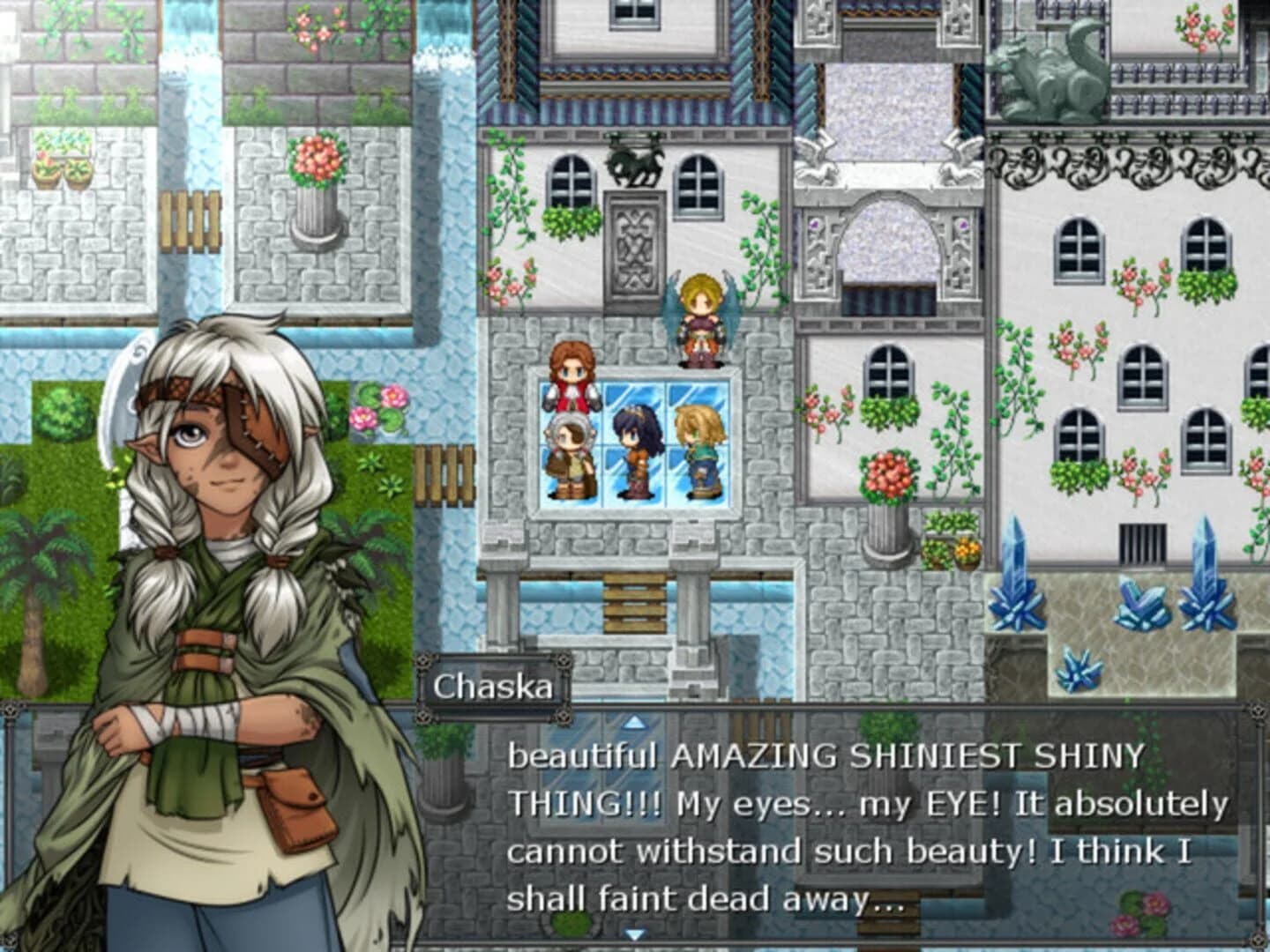Select the blonde knight character sprite
The width and height of the screenshot is (1270, 952).
coord(699,450)
